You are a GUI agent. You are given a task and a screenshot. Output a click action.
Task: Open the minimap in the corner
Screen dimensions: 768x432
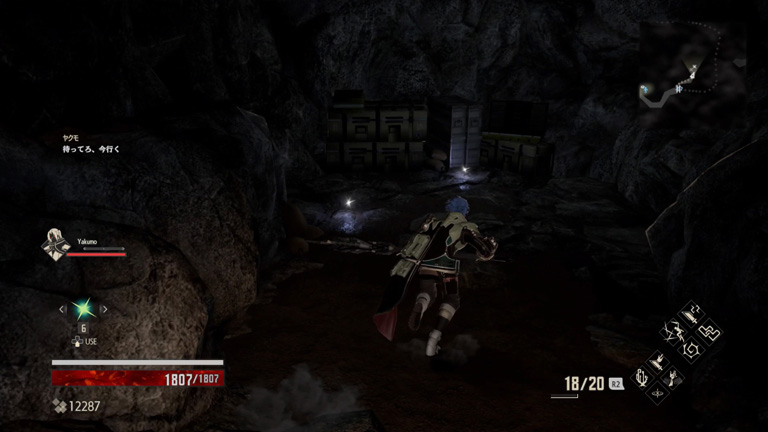[x=692, y=64]
